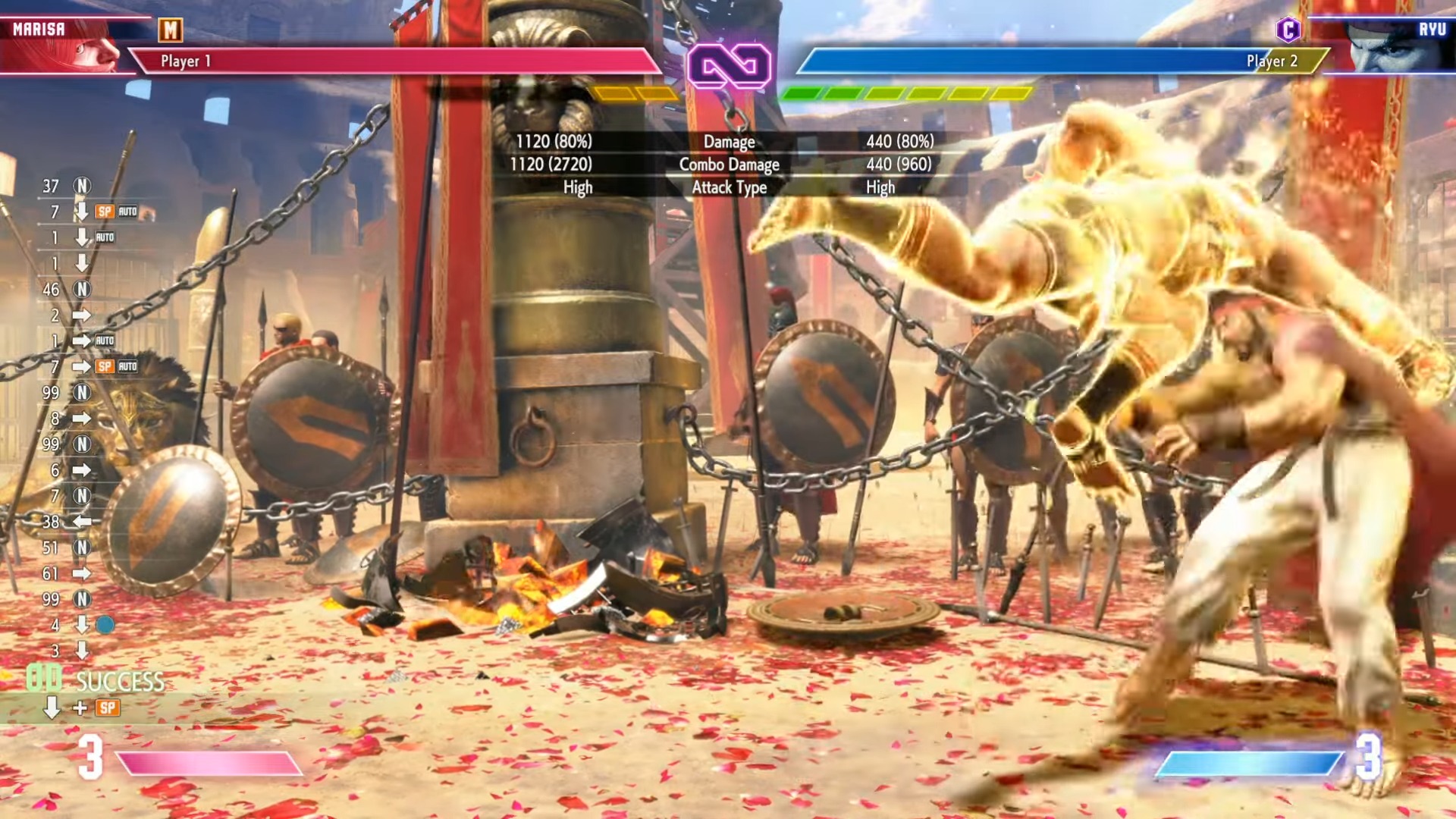Click the 'High' attack type value
This screenshot has height=819, width=1456.
coord(880,187)
